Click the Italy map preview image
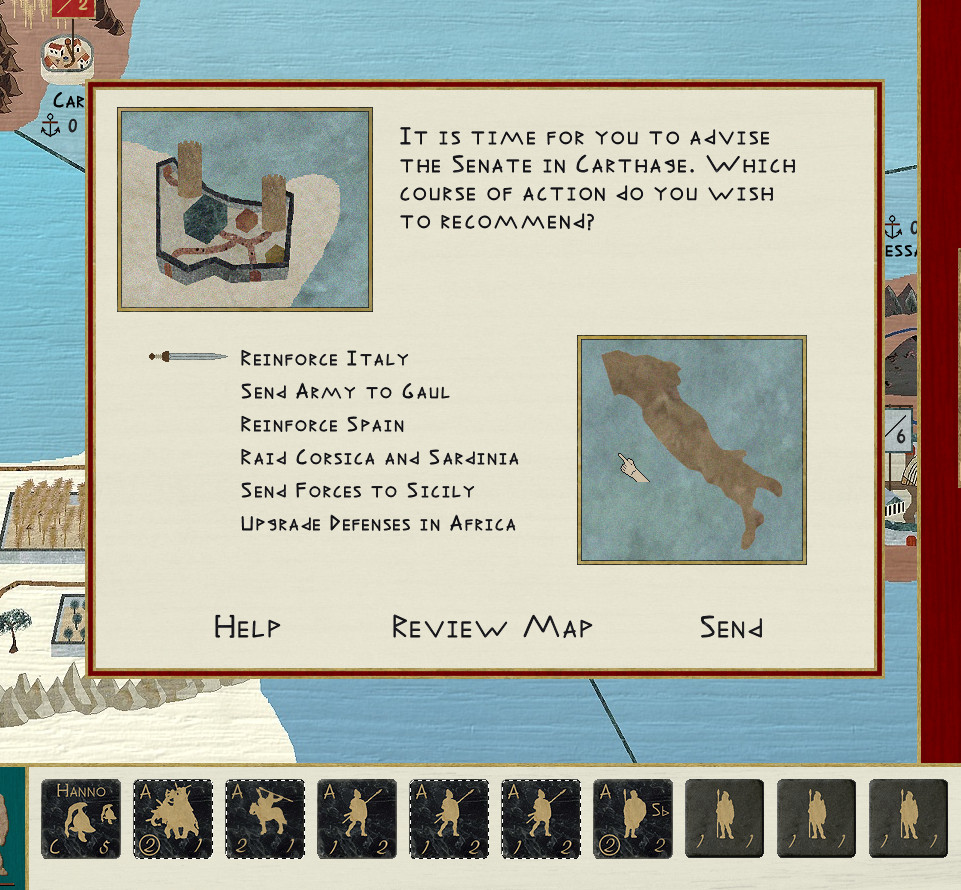 (691, 450)
